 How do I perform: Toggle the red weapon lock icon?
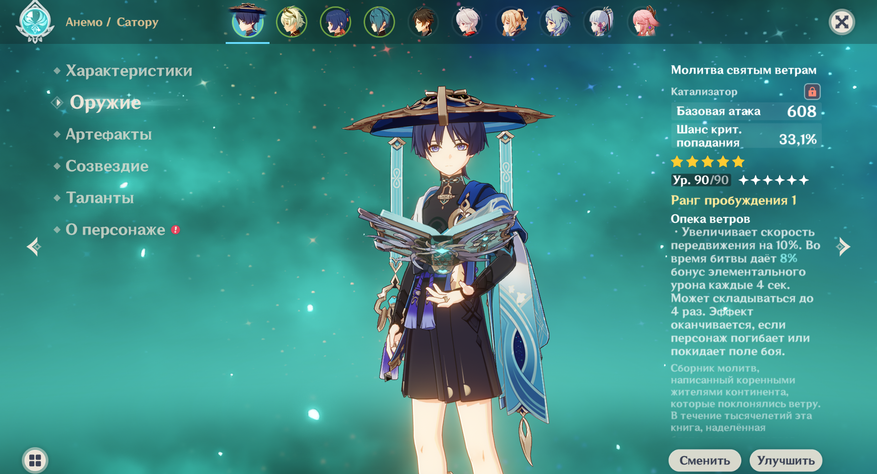[812, 91]
